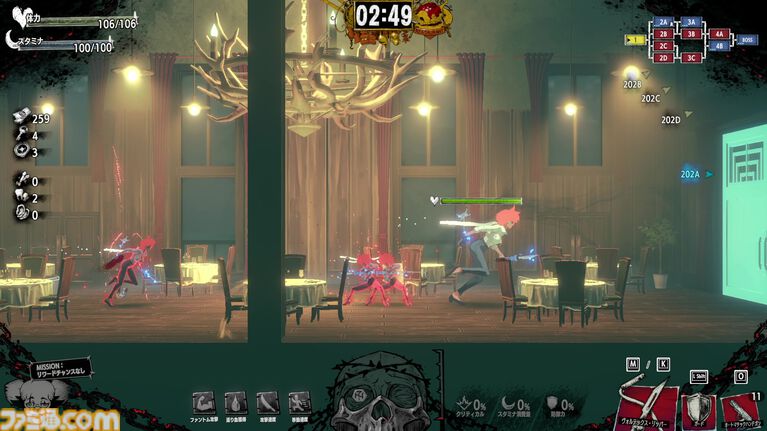
Task: Click the 202C room marker label
Action: [651, 99]
